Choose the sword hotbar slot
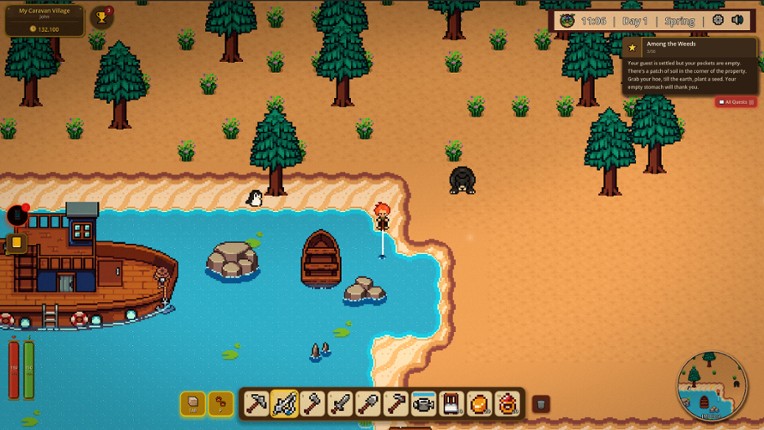The height and width of the screenshot is (430, 764). click(x=340, y=403)
